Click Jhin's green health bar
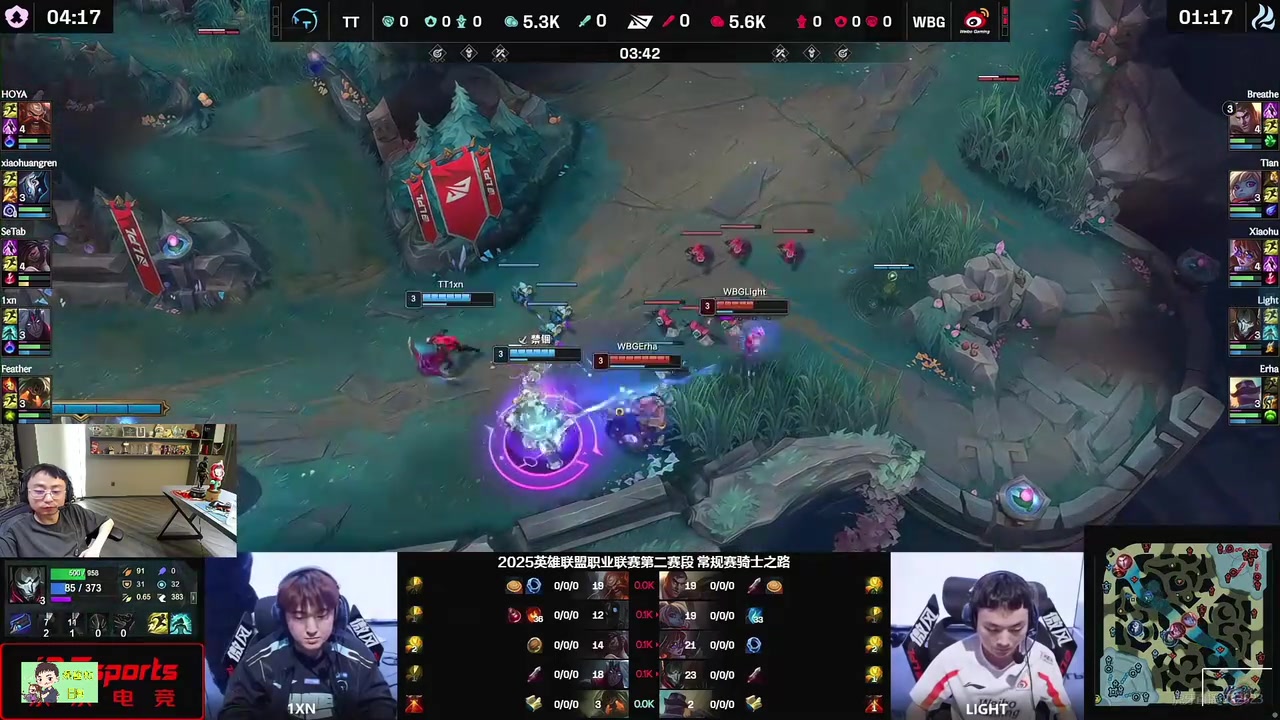Image resolution: width=1280 pixels, height=720 pixels. [67, 573]
